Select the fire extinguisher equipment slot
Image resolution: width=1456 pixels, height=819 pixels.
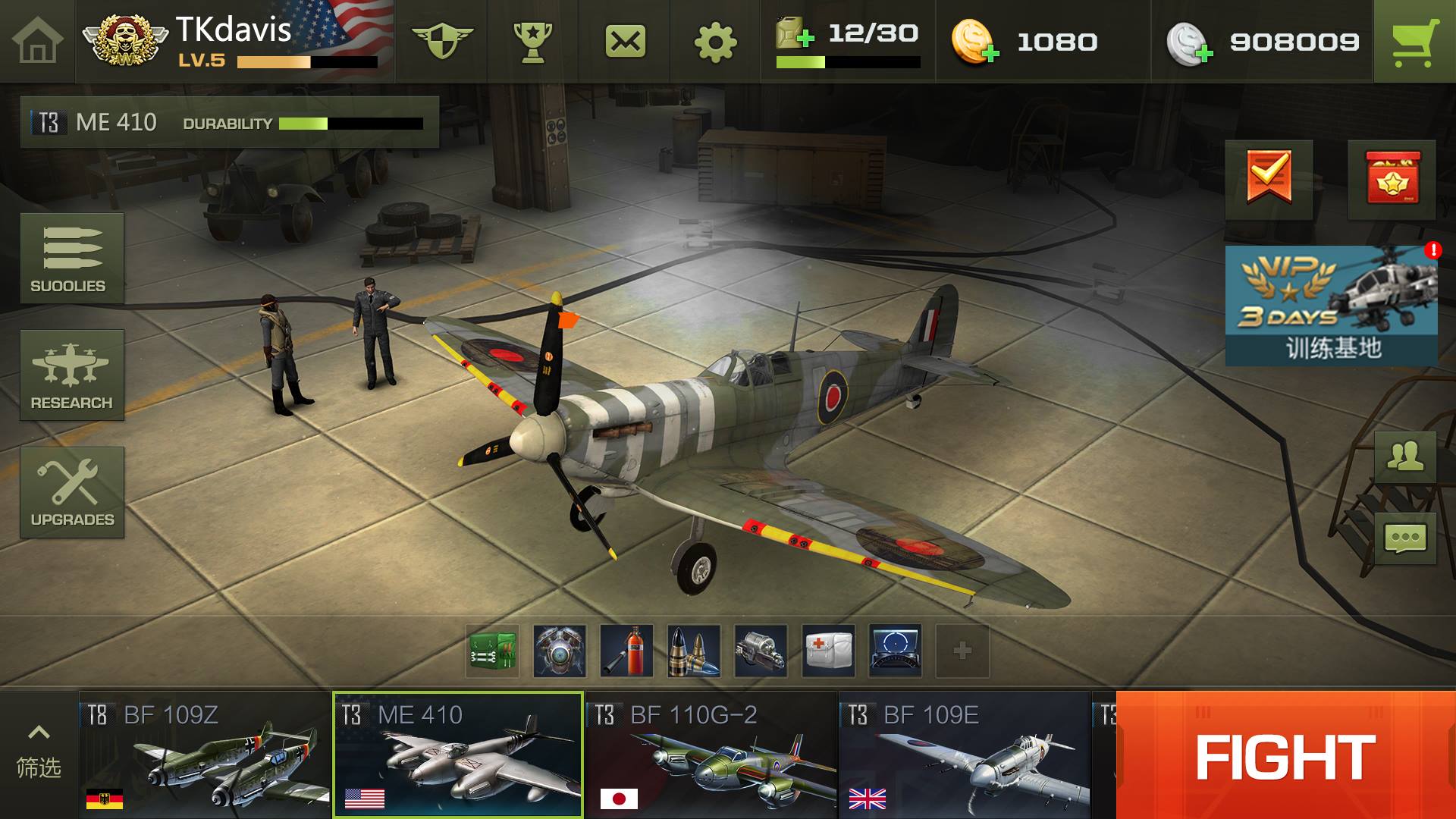click(626, 651)
